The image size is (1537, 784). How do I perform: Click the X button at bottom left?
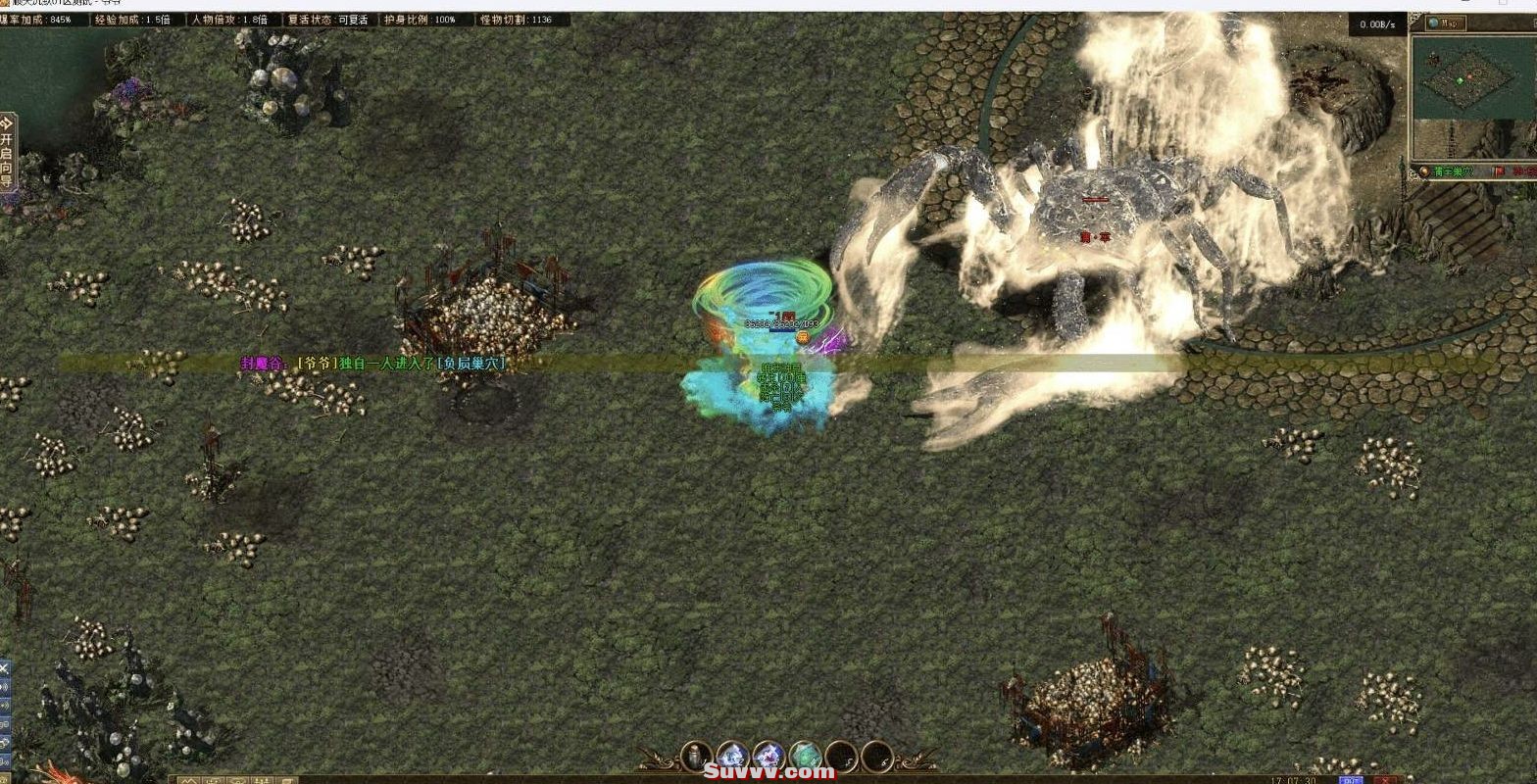(5, 668)
